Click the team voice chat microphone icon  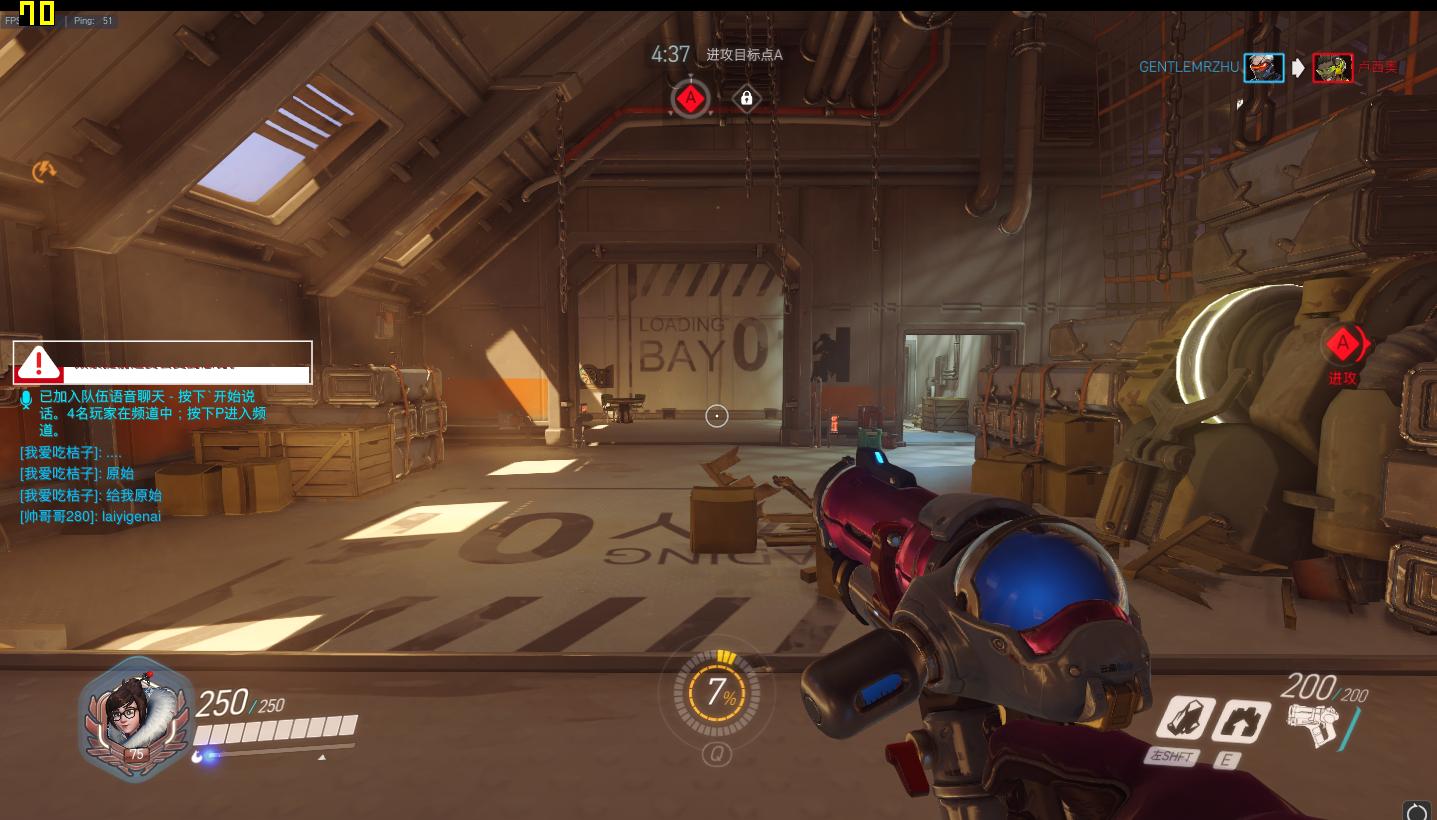(x=27, y=398)
